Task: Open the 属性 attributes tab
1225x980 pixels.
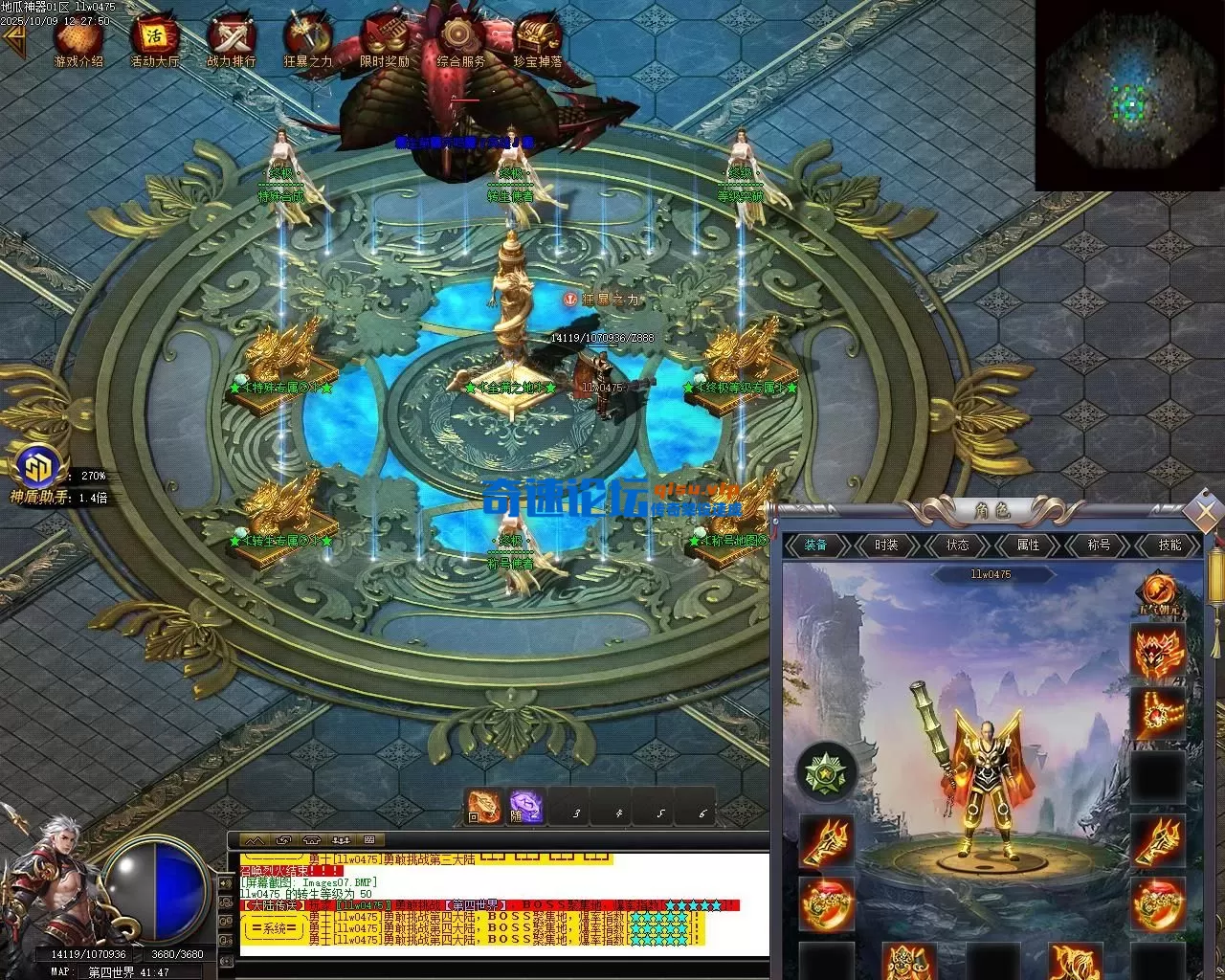Action: click(x=1028, y=546)
